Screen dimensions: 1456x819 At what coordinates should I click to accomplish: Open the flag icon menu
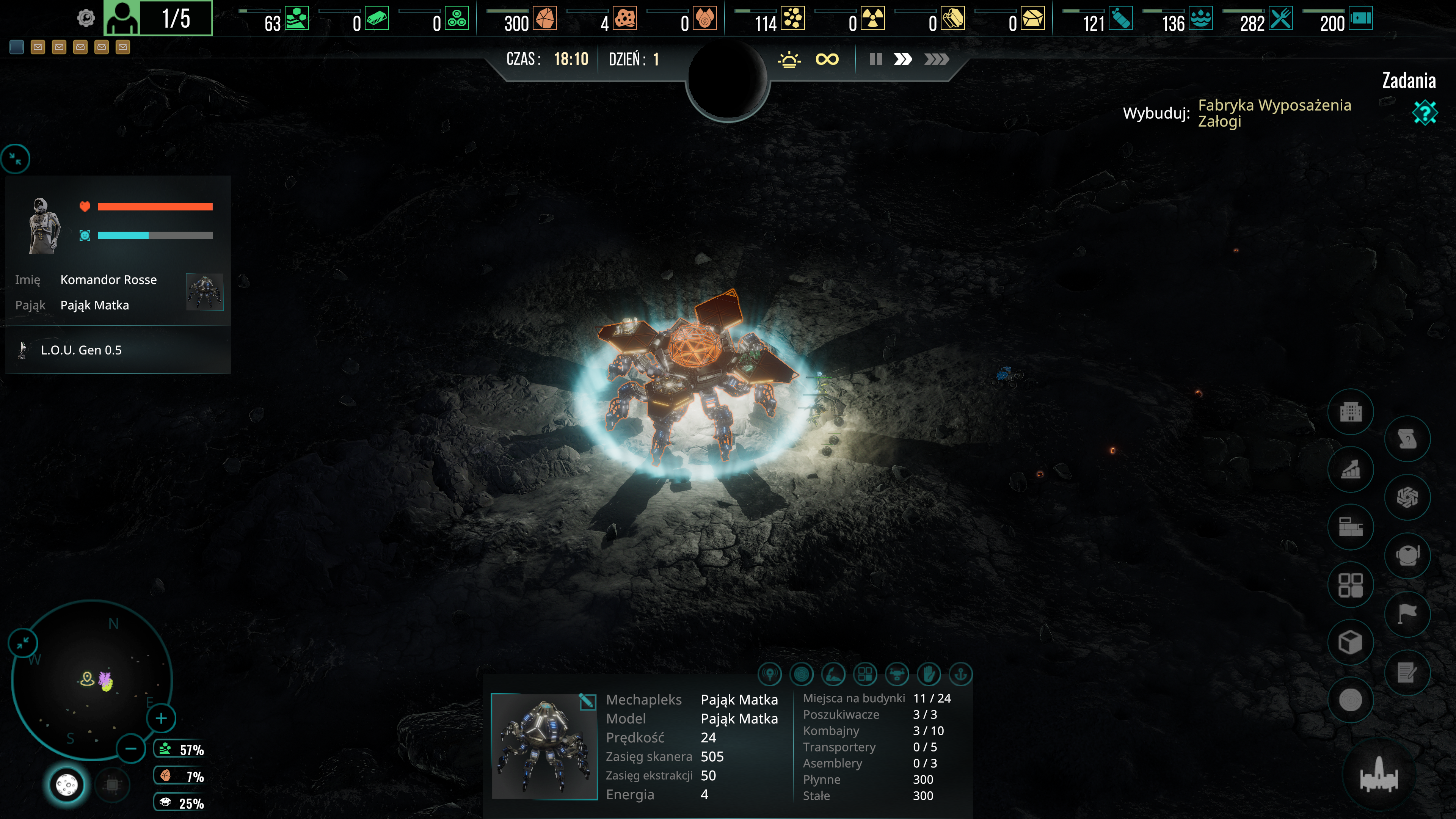(x=1407, y=613)
